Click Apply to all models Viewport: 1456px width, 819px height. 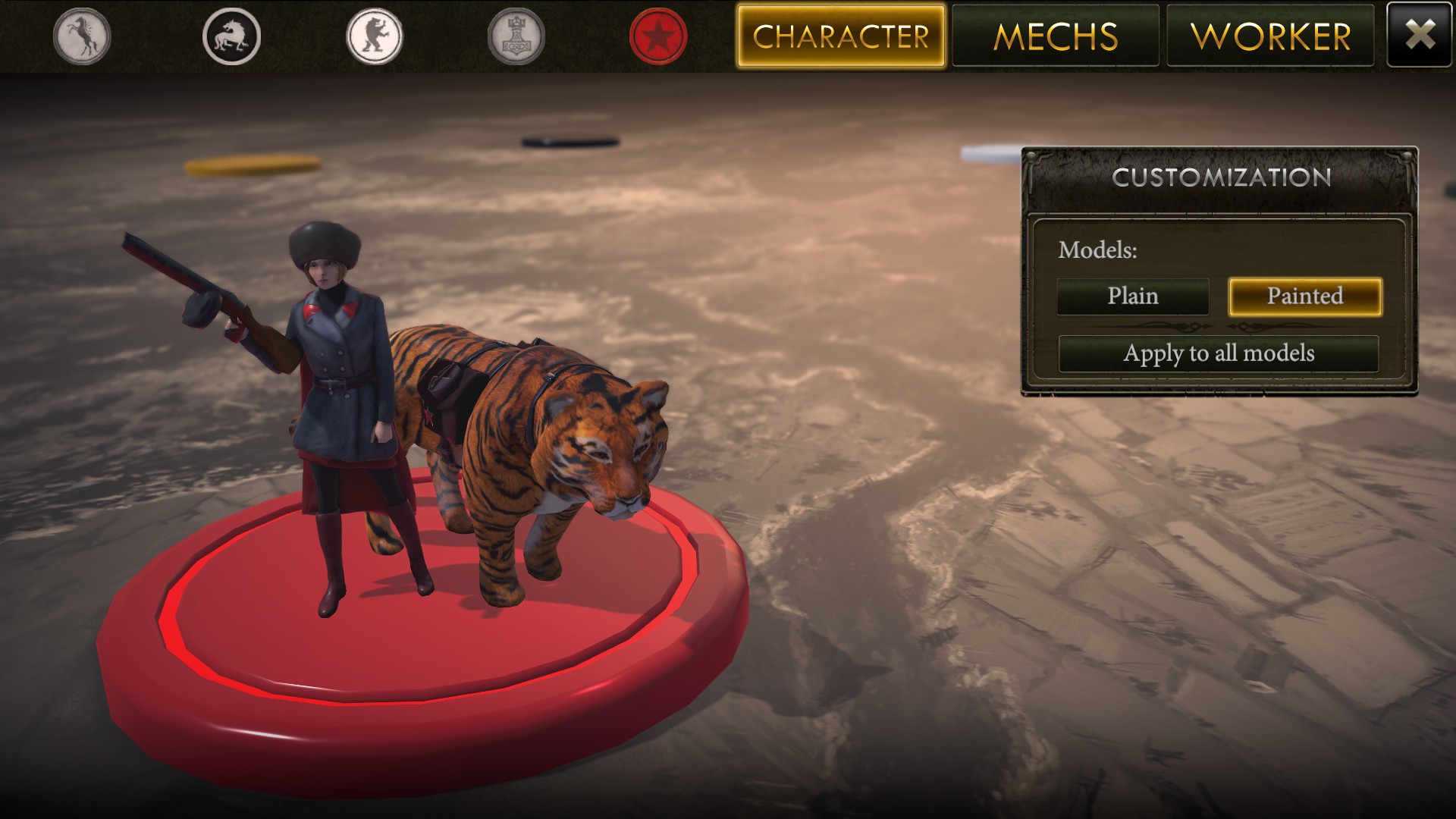pos(1220,353)
